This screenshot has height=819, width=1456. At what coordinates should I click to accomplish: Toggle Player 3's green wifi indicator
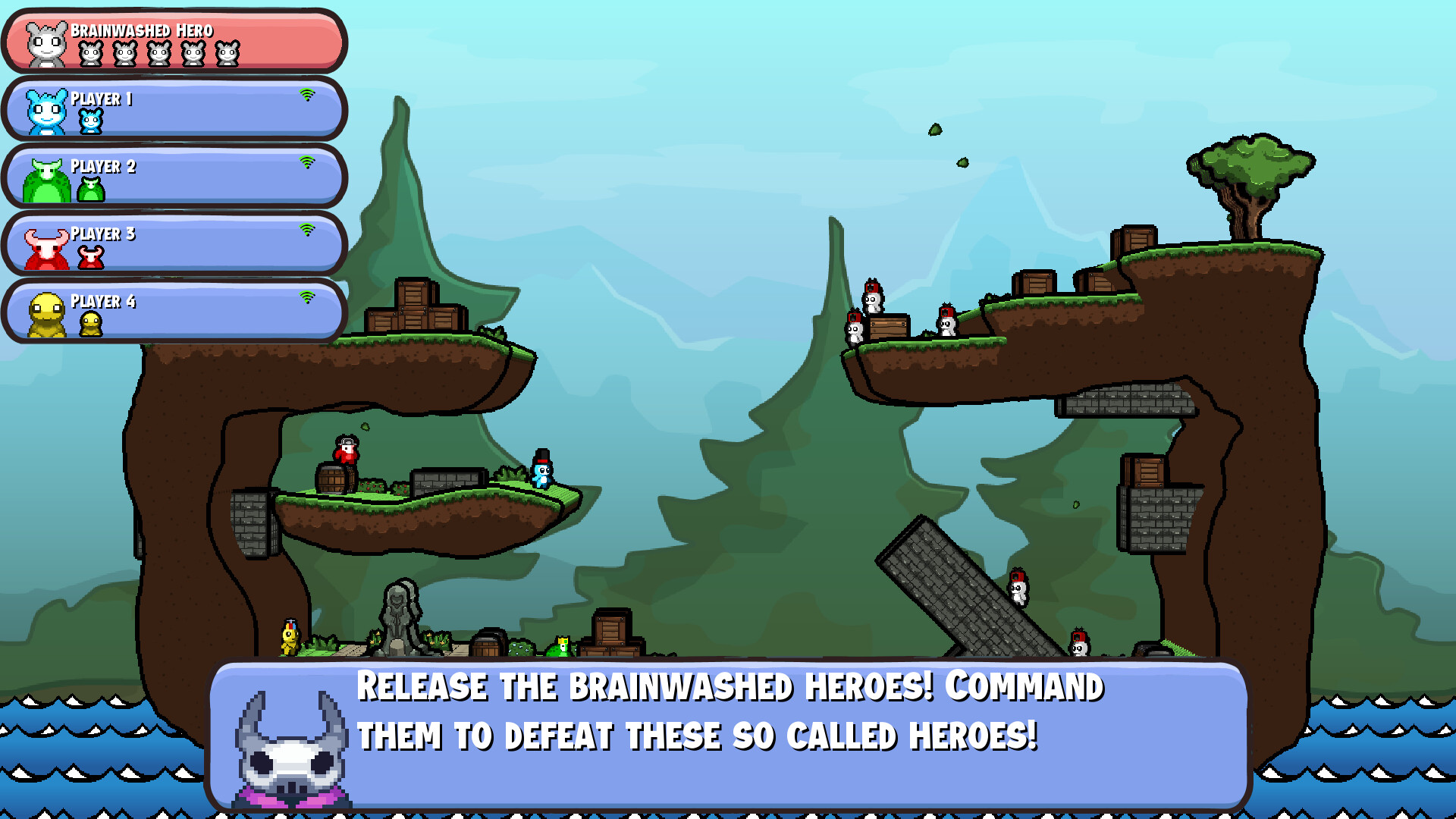coord(308,230)
